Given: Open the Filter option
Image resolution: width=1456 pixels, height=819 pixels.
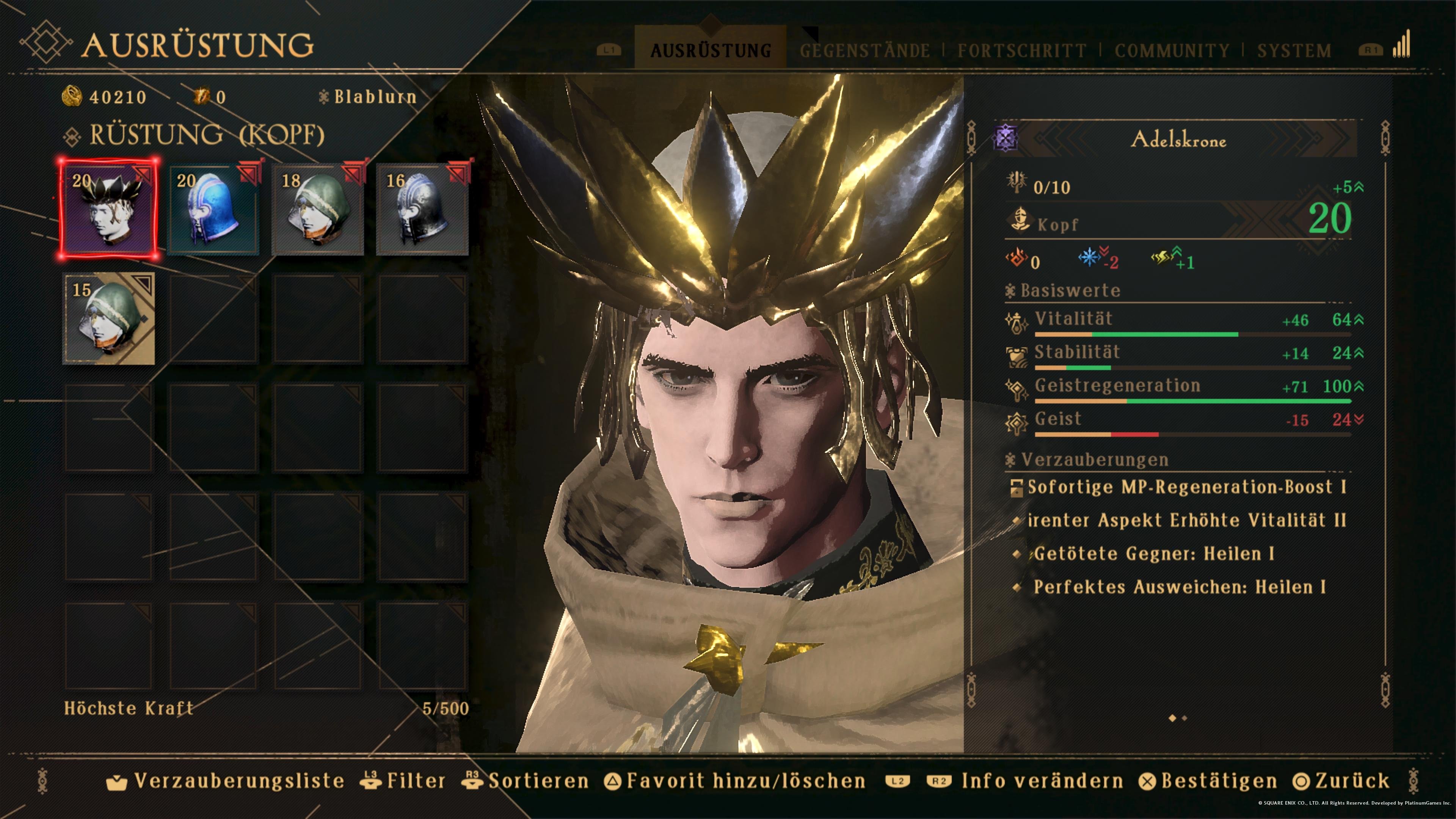Looking at the screenshot, I should click(403, 781).
